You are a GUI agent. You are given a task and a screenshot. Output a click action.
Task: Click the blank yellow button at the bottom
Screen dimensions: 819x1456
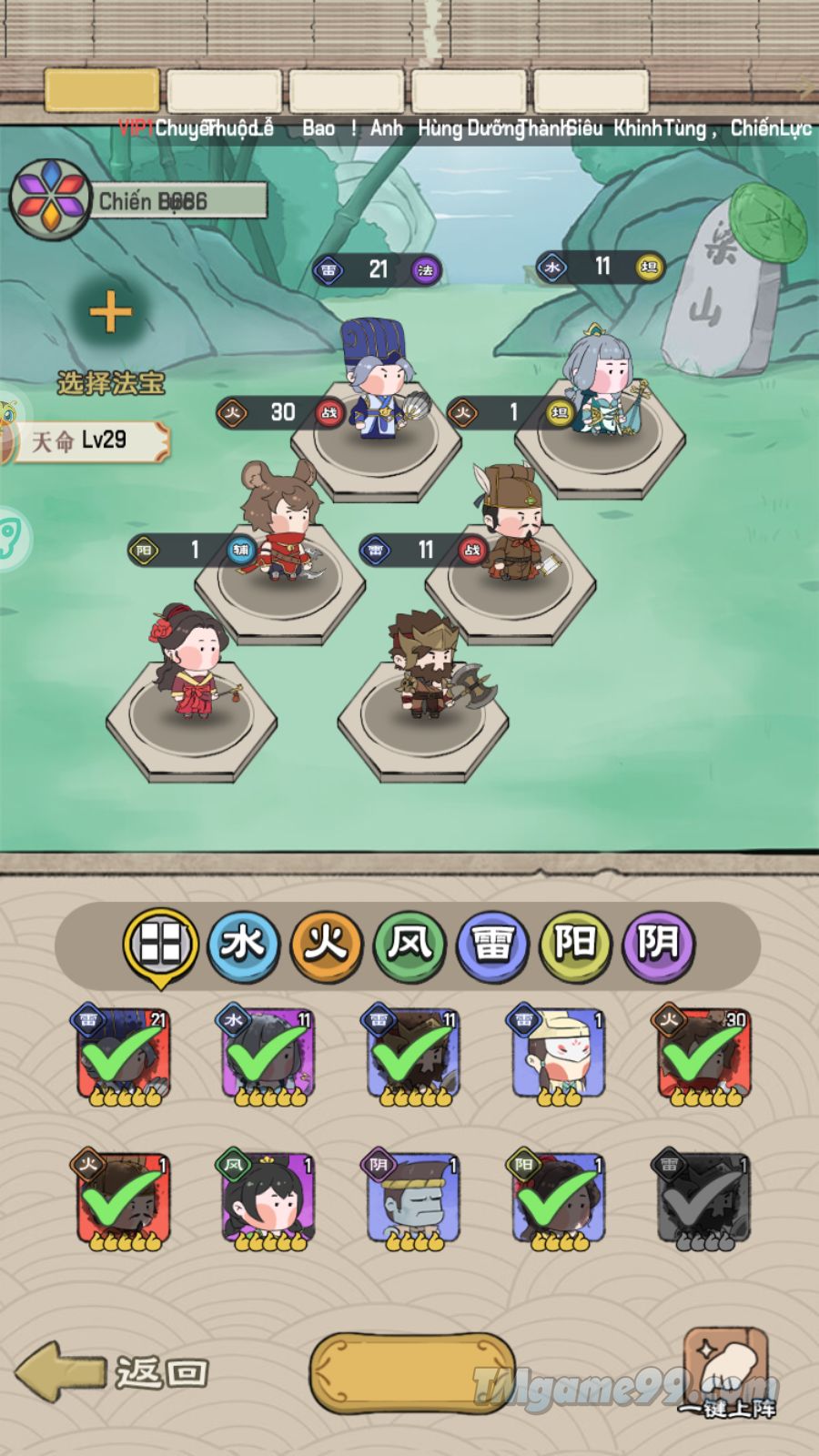click(x=411, y=1373)
